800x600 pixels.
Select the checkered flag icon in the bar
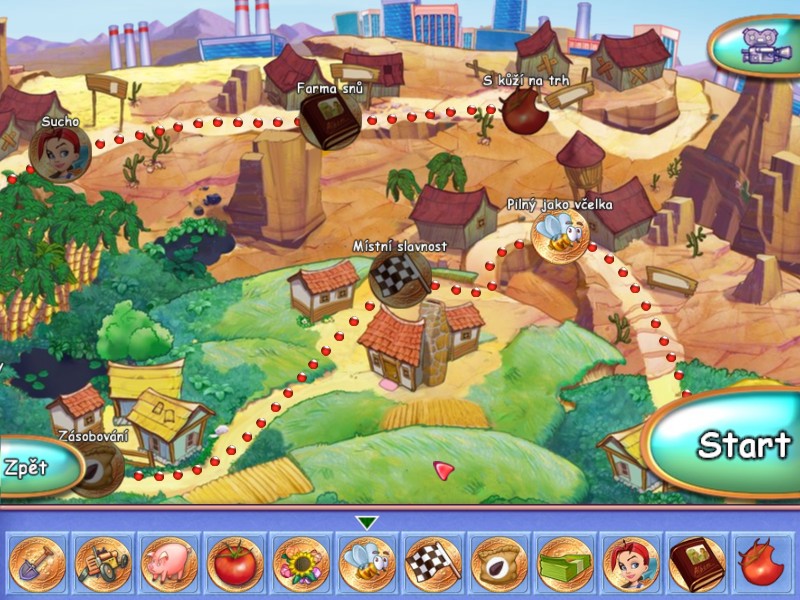point(433,561)
